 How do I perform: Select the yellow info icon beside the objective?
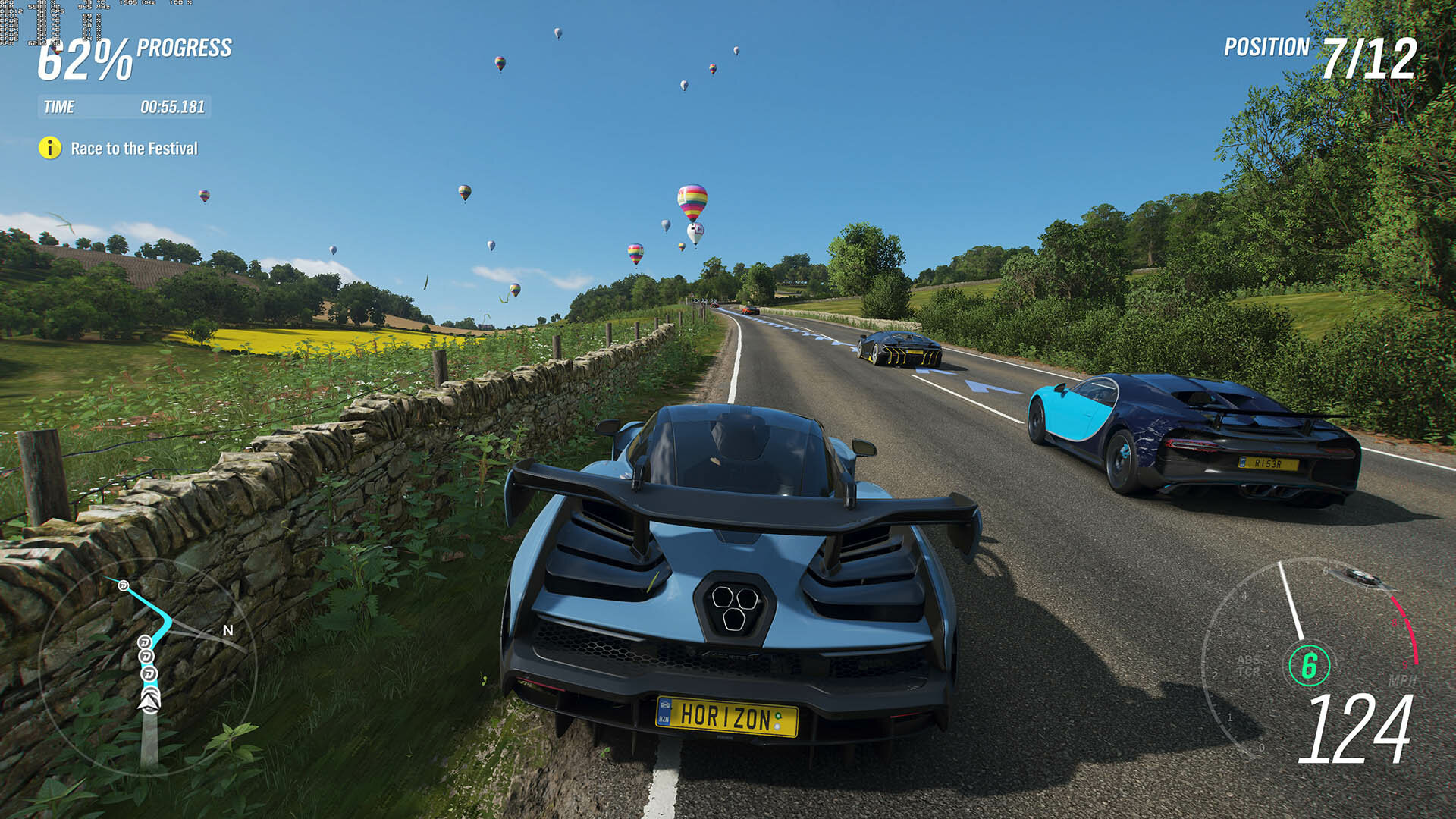click(x=50, y=148)
